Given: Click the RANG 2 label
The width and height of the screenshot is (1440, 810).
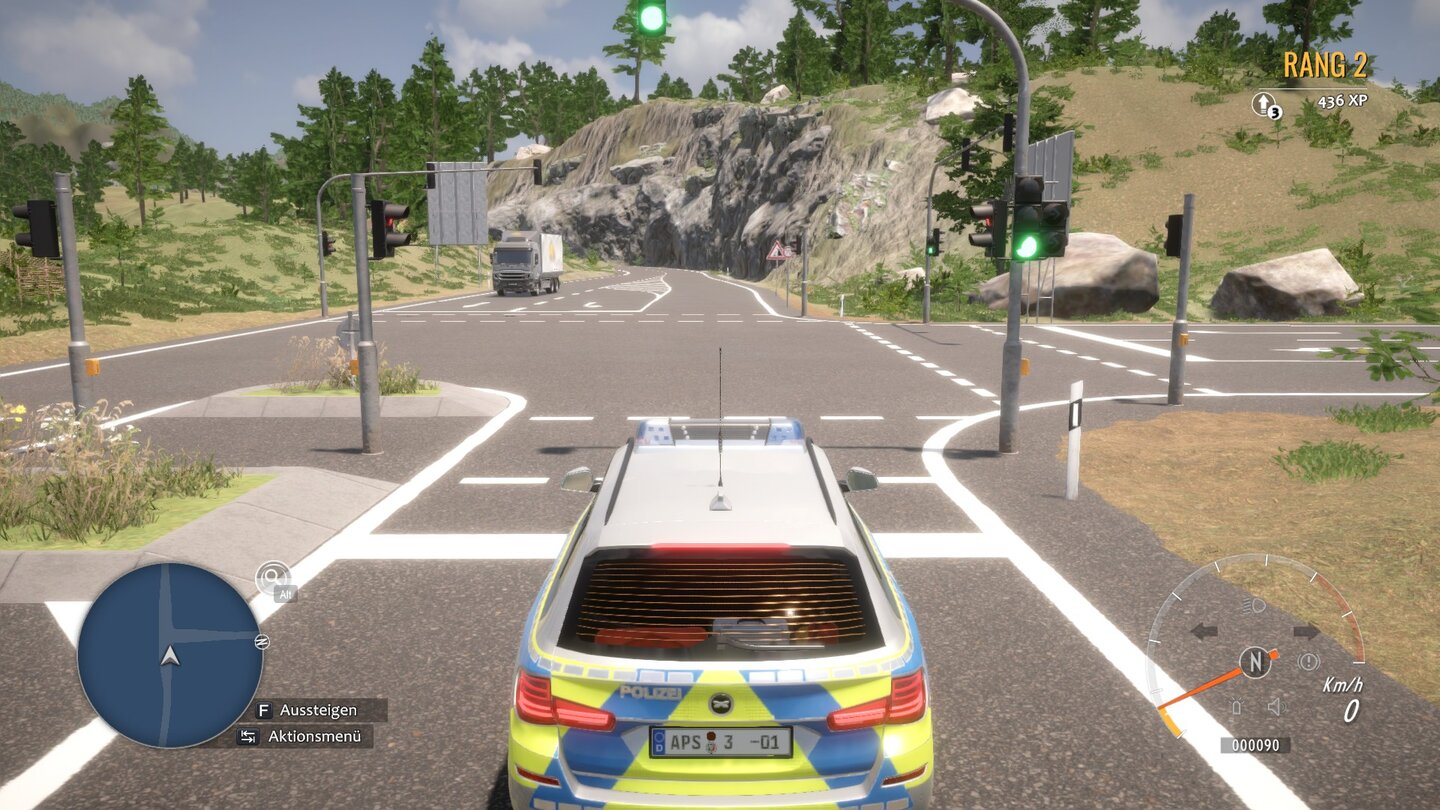Looking at the screenshot, I should click(1324, 65).
